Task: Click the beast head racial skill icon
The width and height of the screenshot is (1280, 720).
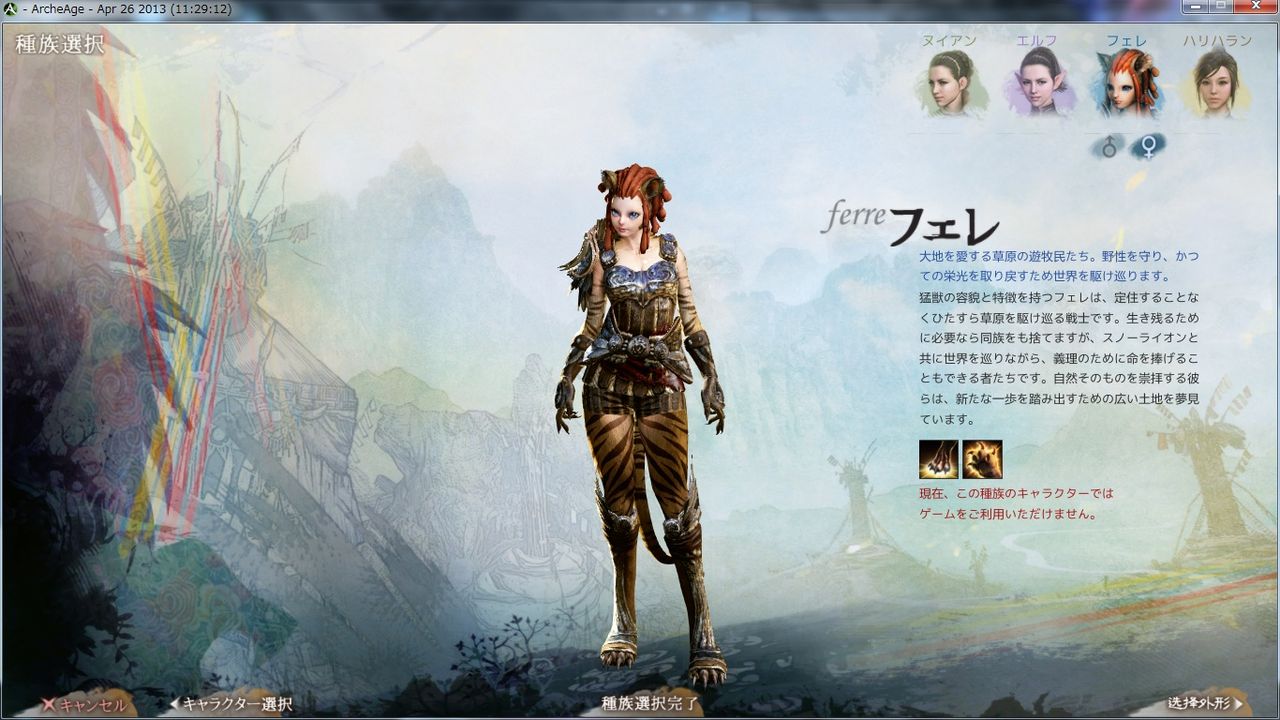Action: pyautogui.click(x=983, y=458)
